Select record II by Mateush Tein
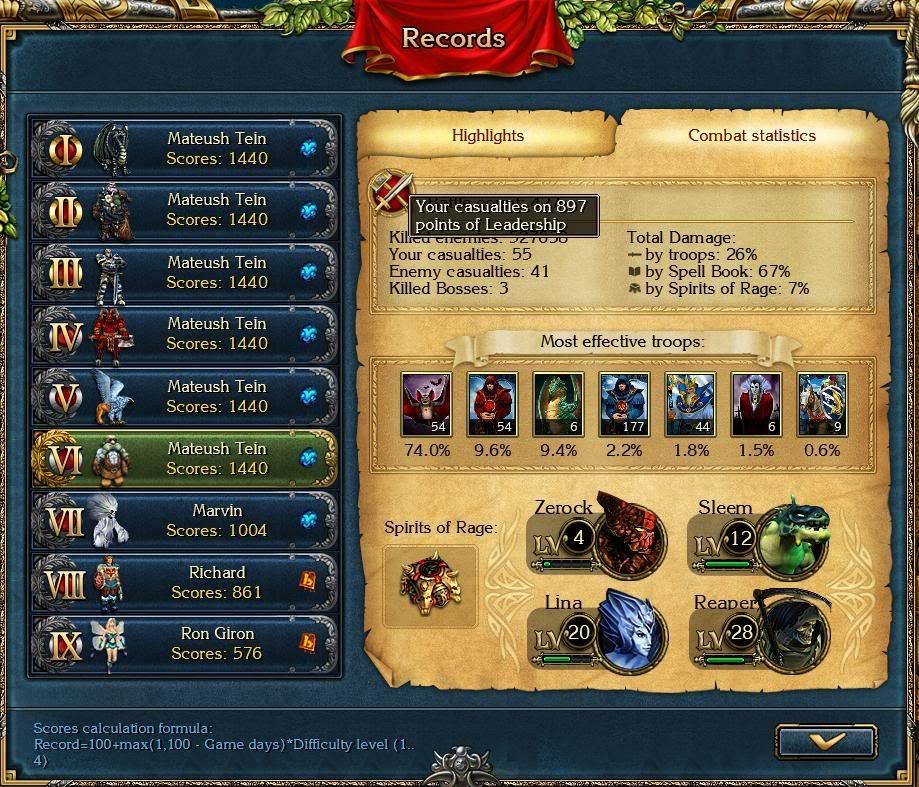919x787 pixels. [187, 210]
